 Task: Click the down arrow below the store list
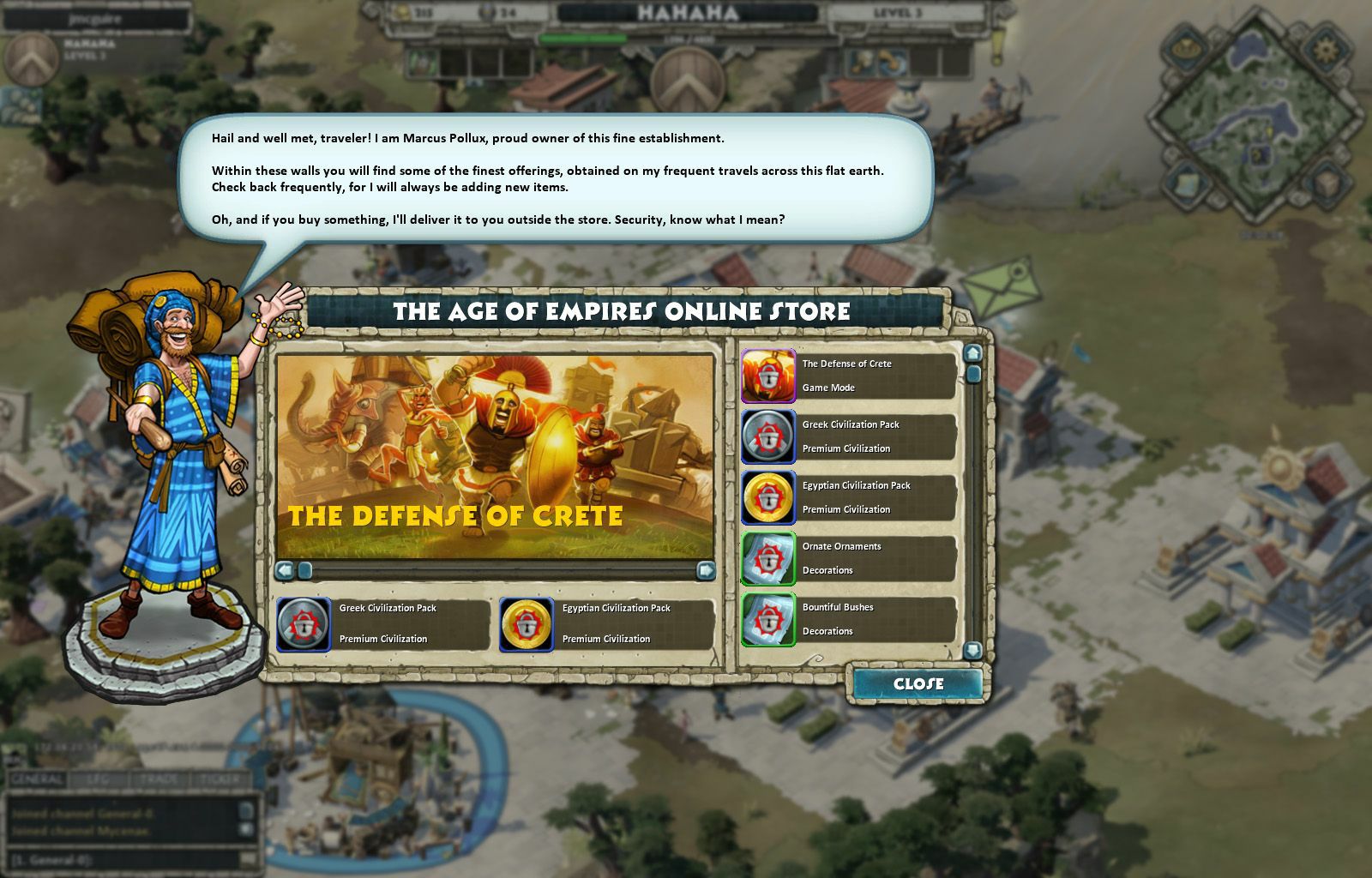point(972,650)
